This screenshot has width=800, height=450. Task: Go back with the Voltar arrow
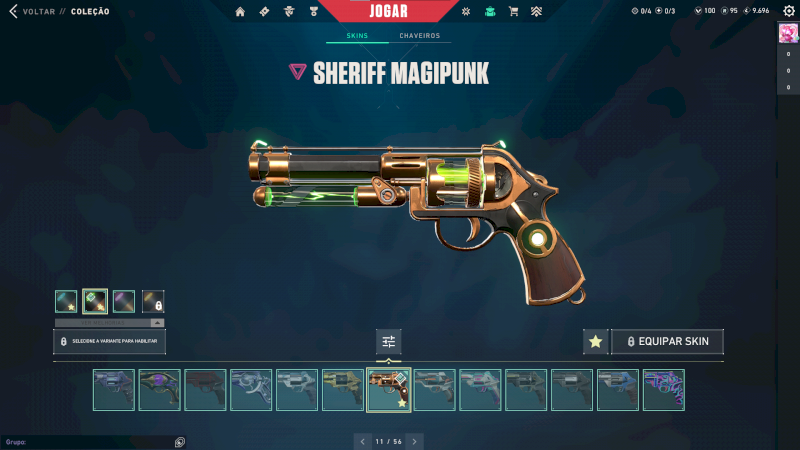tap(14, 12)
